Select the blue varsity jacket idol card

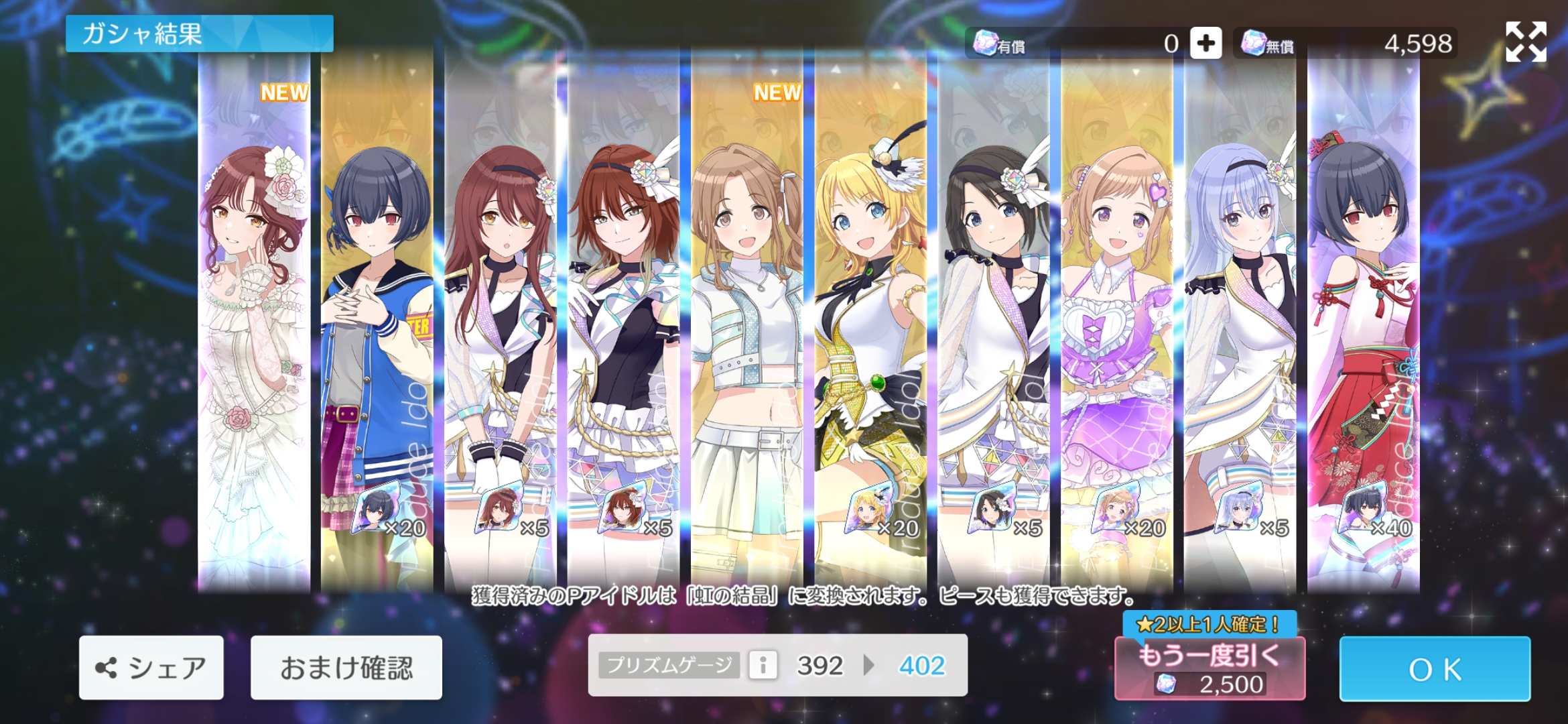[377, 322]
